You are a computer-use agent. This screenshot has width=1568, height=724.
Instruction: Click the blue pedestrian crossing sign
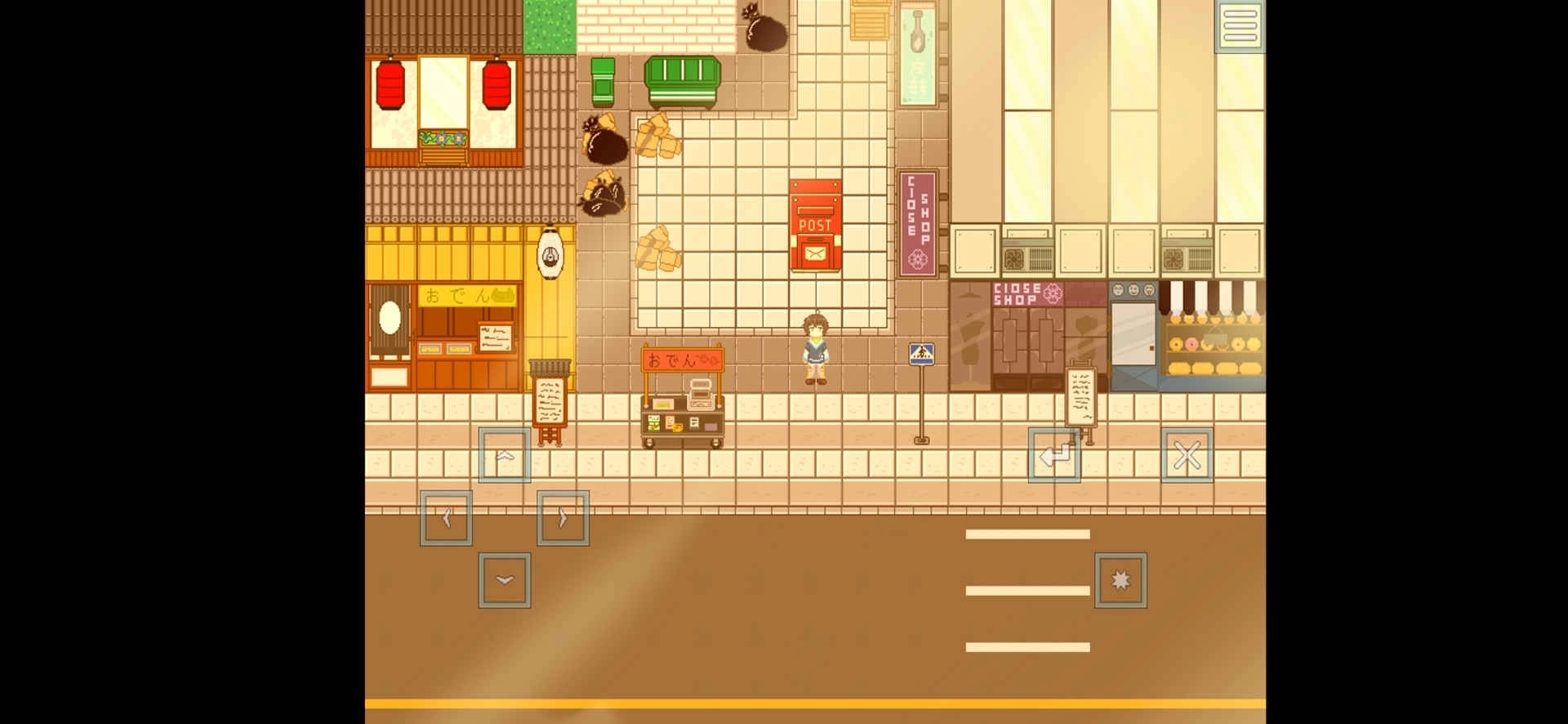coord(921,354)
